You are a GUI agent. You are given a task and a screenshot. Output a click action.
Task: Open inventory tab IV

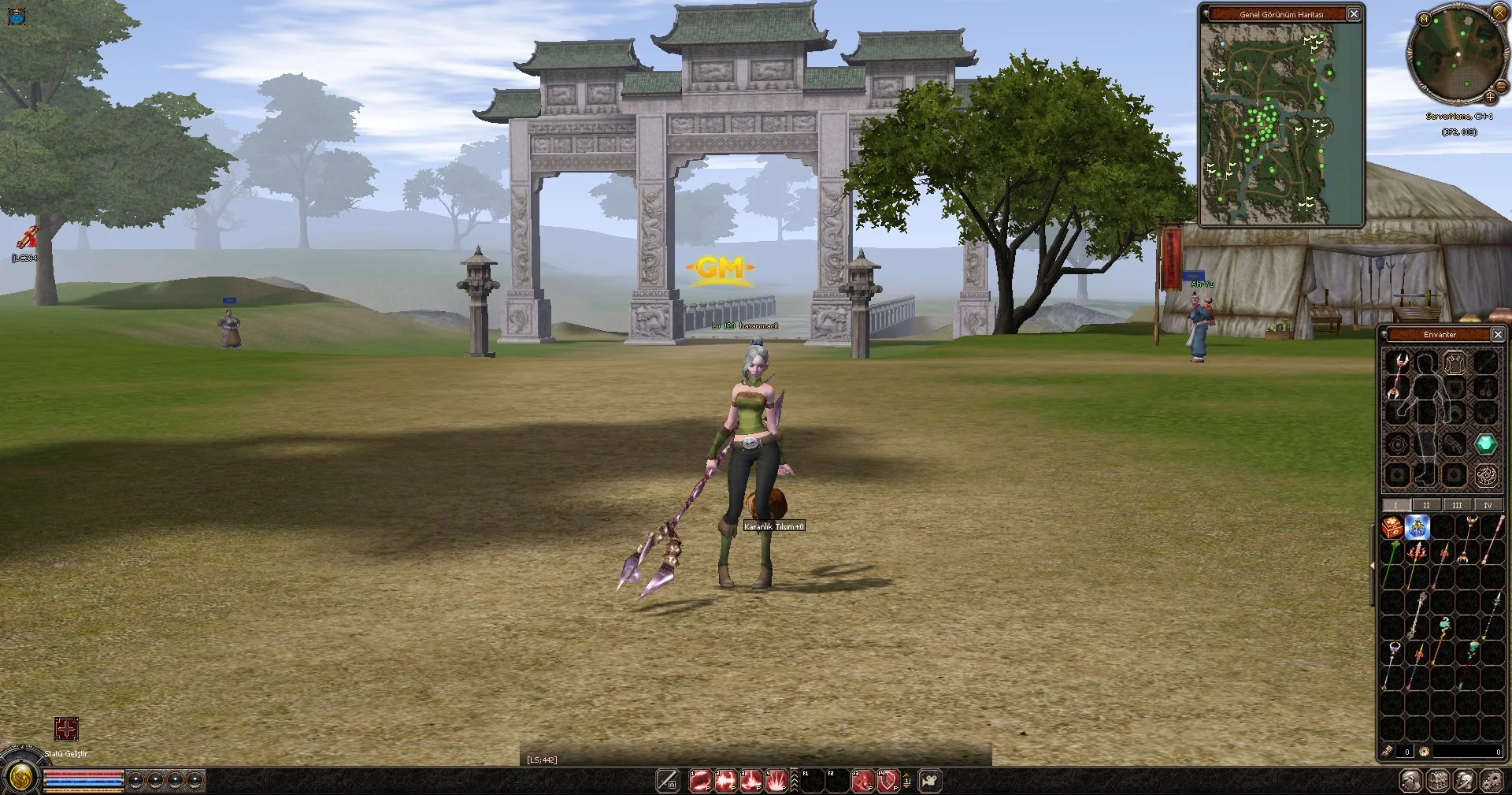pyautogui.click(x=1488, y=505)
